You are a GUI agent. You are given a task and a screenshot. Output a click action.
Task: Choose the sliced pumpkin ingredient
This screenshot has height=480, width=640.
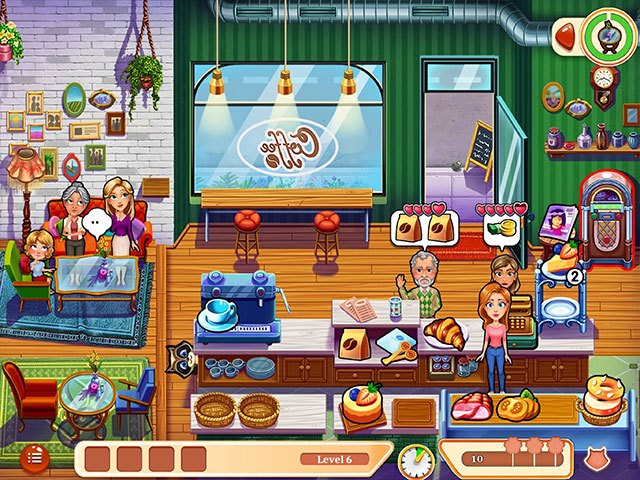pyautogui.click(x=520, y=406)
